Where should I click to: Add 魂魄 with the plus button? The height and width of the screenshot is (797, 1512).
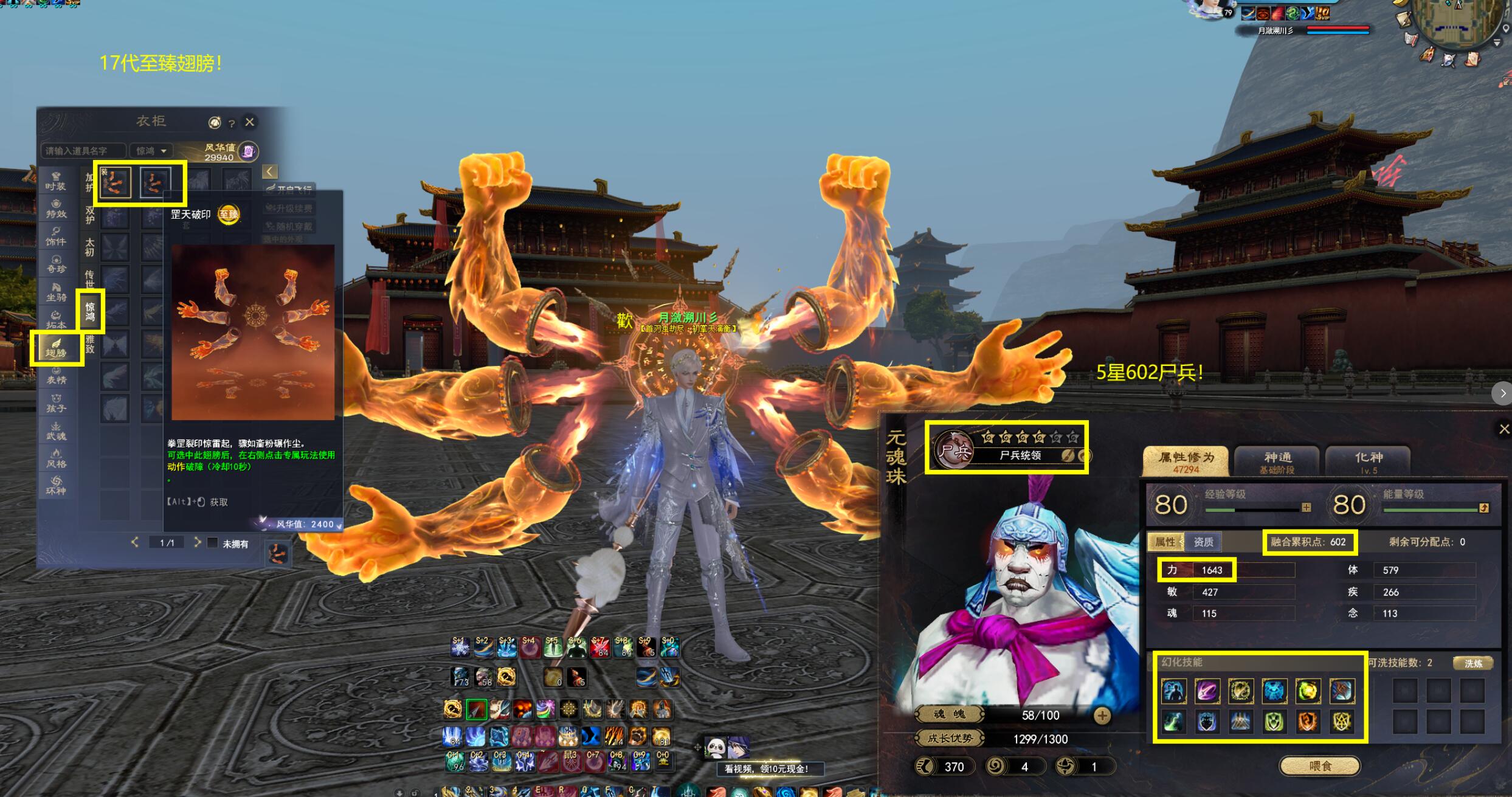click(x=1102, y=716)
